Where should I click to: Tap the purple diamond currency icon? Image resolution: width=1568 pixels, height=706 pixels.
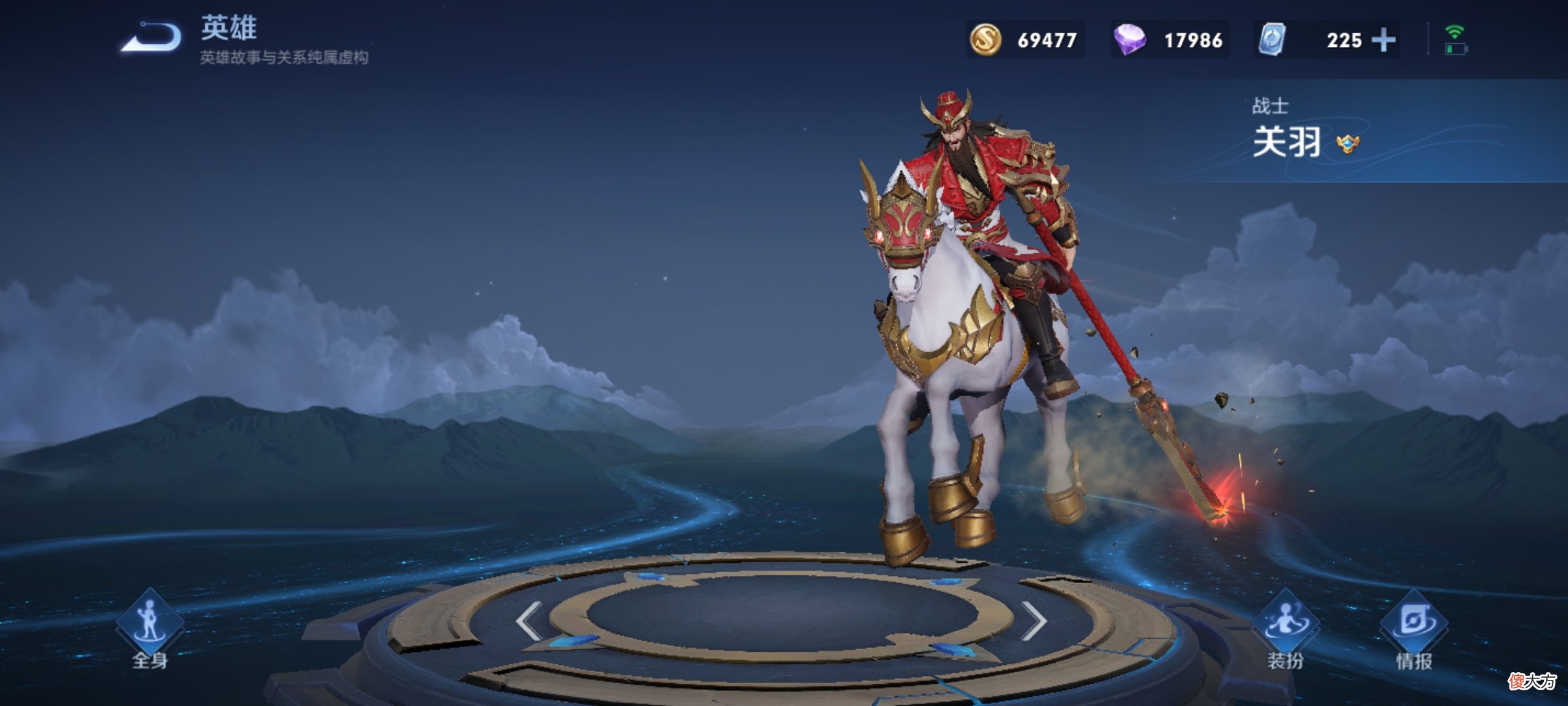(1130, 40)
